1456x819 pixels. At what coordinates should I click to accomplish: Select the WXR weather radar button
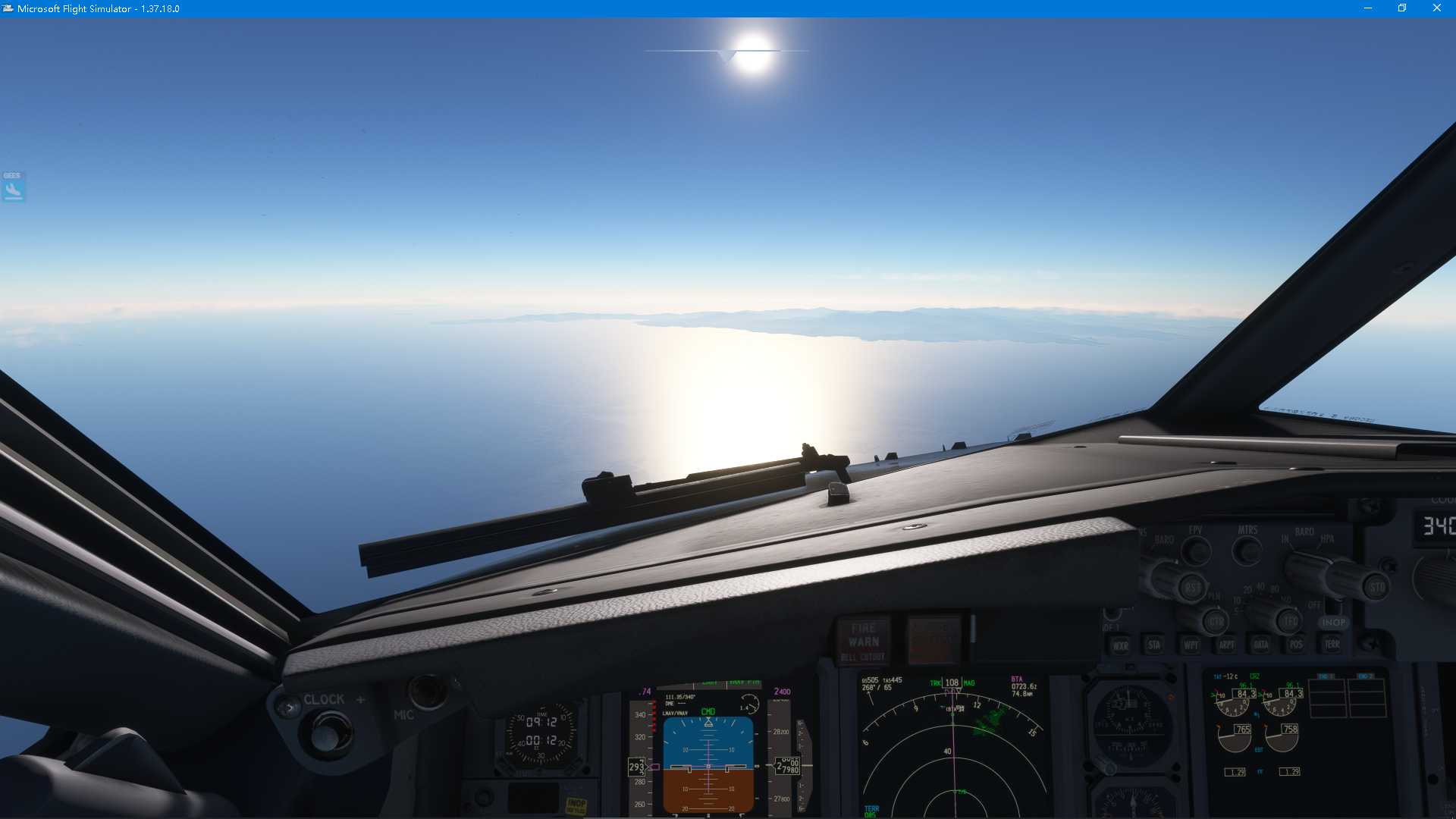(x=1120, y=645)
